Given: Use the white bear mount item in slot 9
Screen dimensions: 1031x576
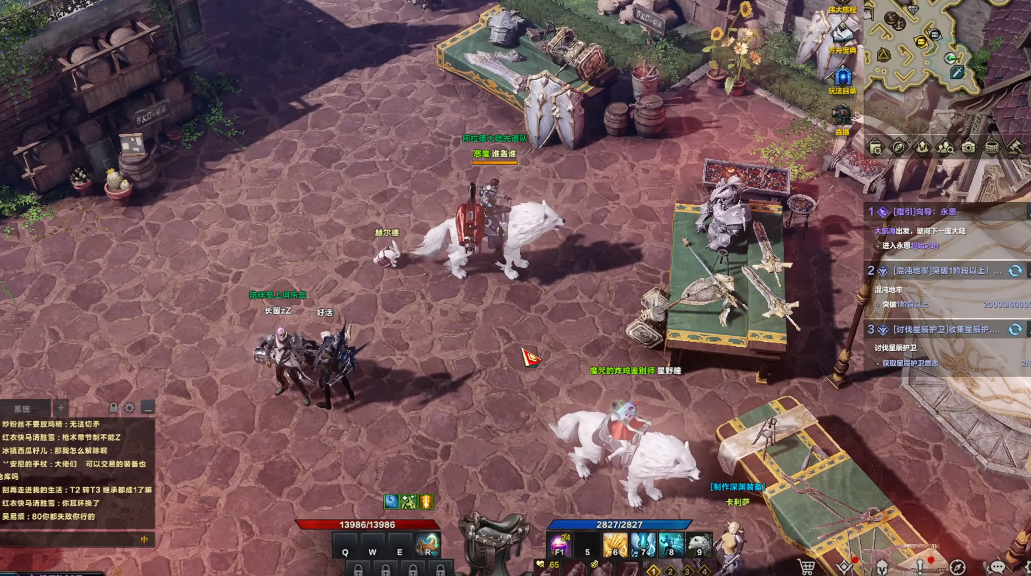Looking at the screenshot, I should point(699,546).
